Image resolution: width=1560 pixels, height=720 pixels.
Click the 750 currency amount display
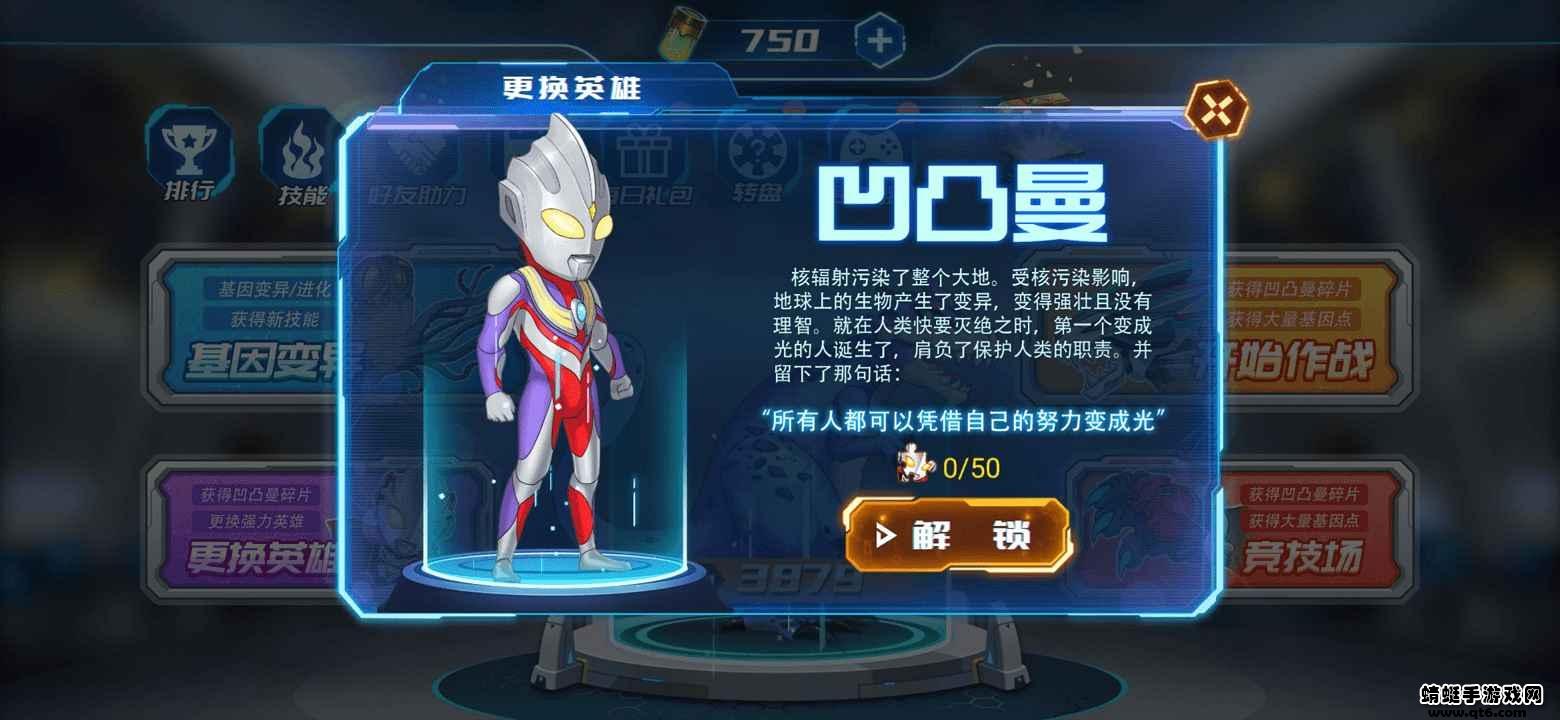click(x=781, y=37)
